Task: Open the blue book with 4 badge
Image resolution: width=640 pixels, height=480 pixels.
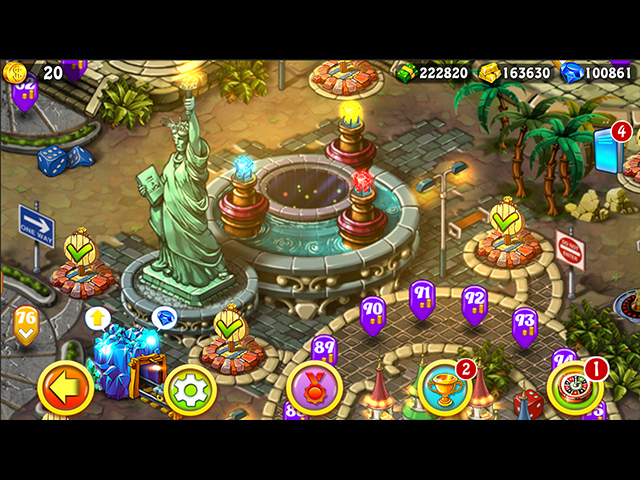Action: tap(609, 150)
